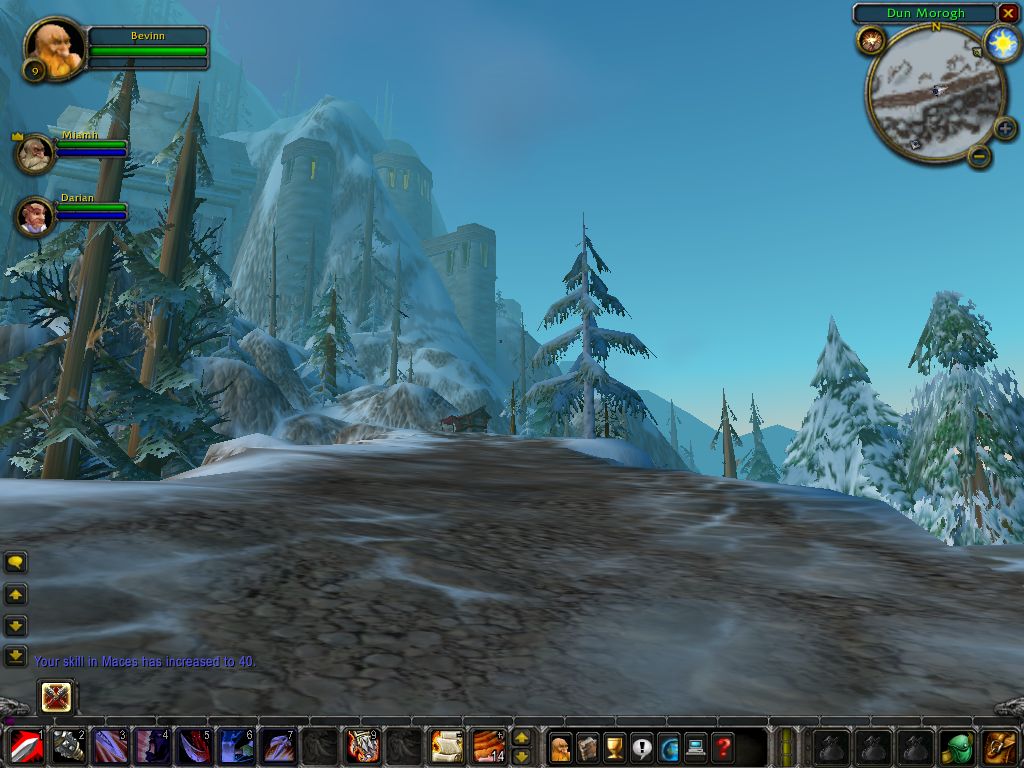
Task: Open the spellbook
Action: [588, 747]
